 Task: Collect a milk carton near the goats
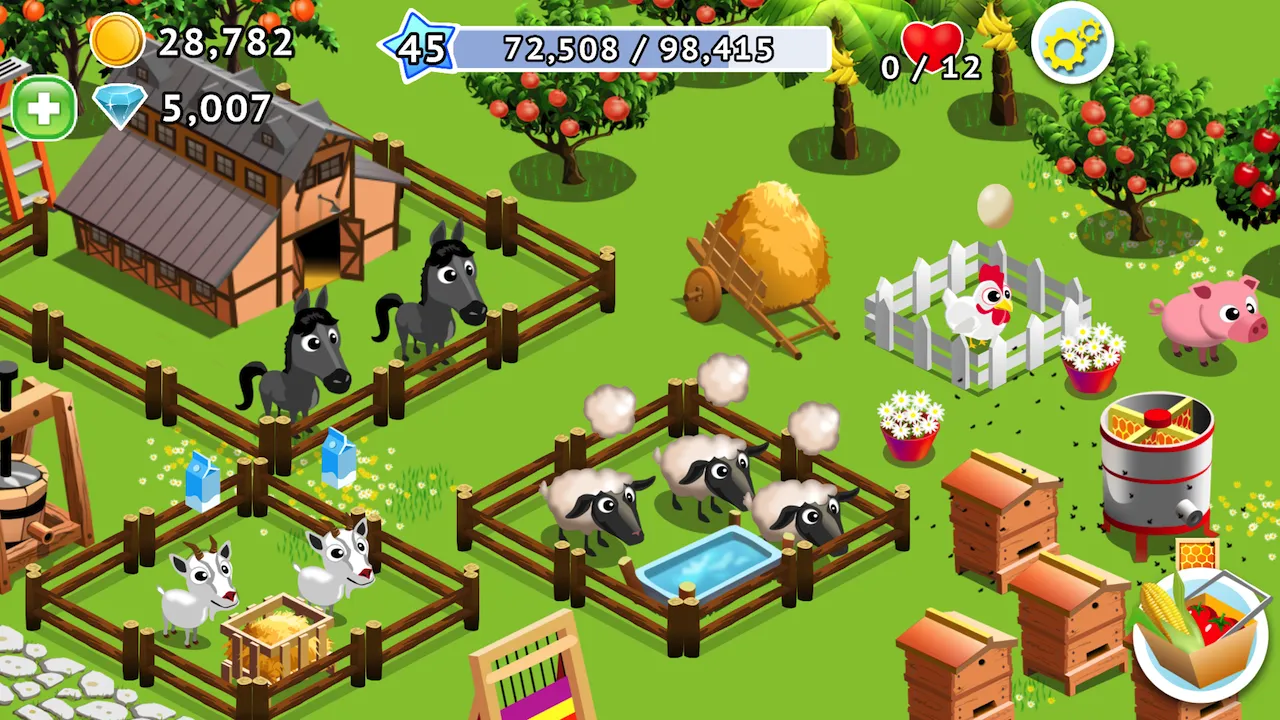pyautogui.click(x=205, y=470)
